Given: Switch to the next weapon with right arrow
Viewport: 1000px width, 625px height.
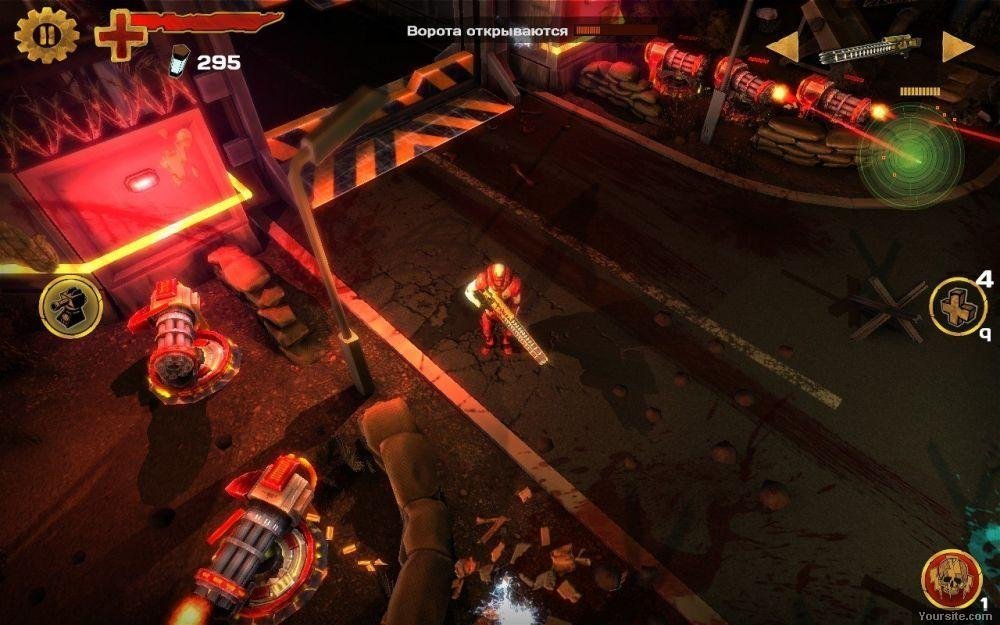Looking at the screenshot, I should coord(957,47).
